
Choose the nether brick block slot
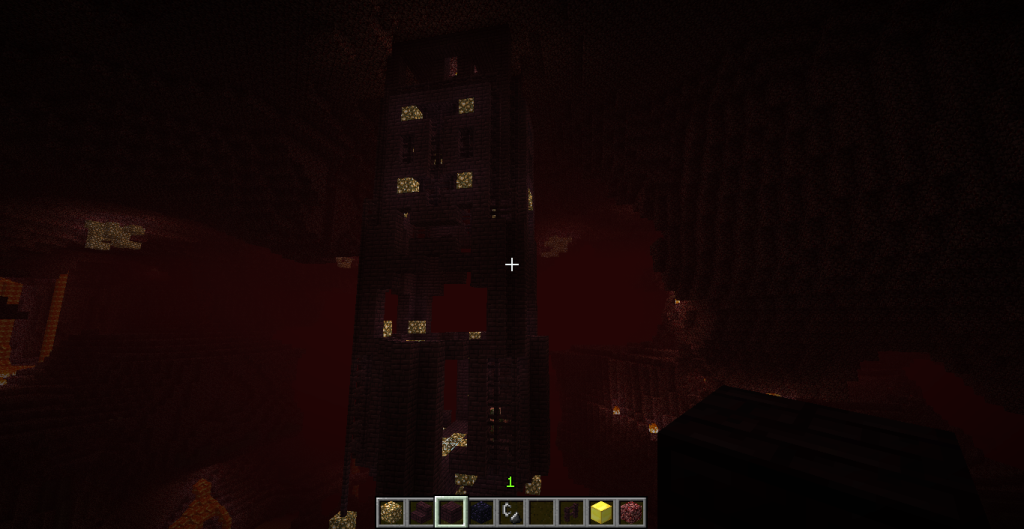pos(451,512)
